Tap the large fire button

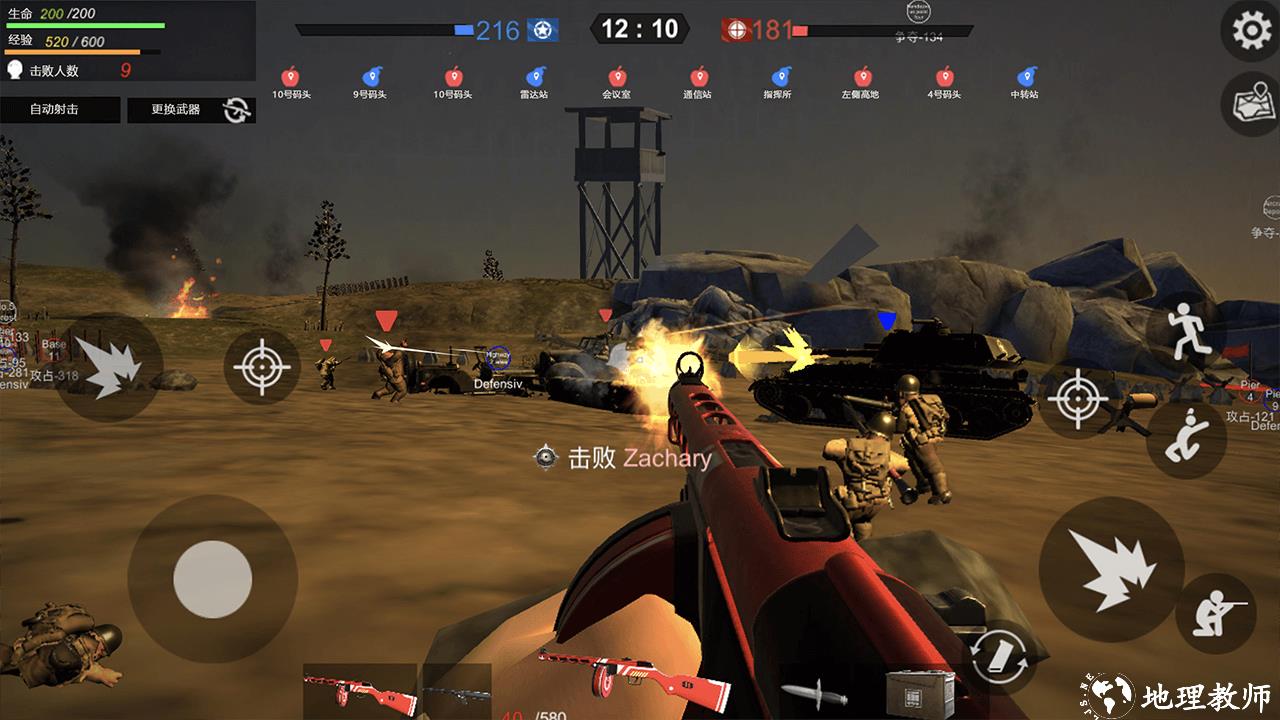tap(1111, 570)
